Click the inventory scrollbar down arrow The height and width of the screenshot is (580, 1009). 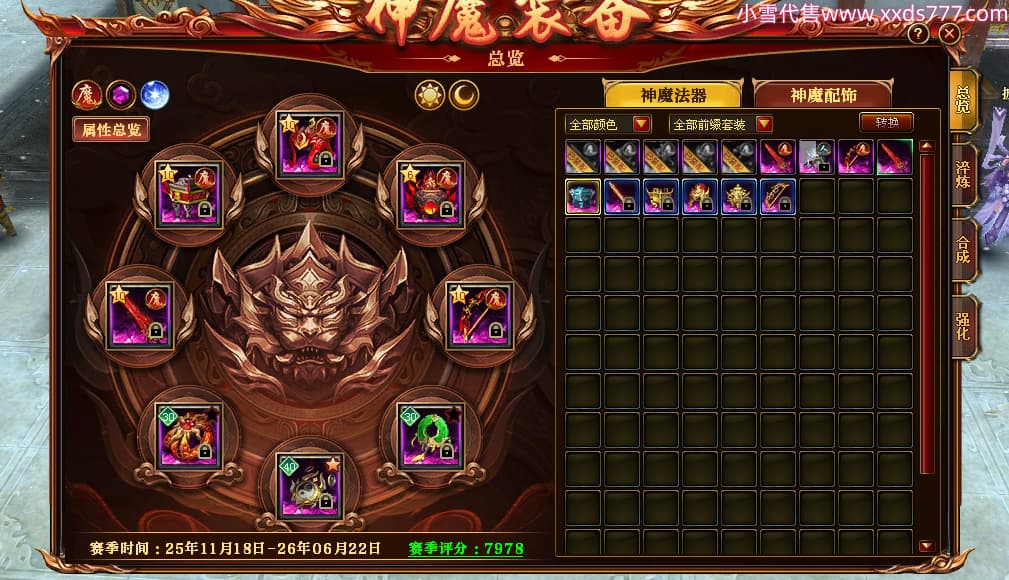pyautogui.click(x=927, y=546)
